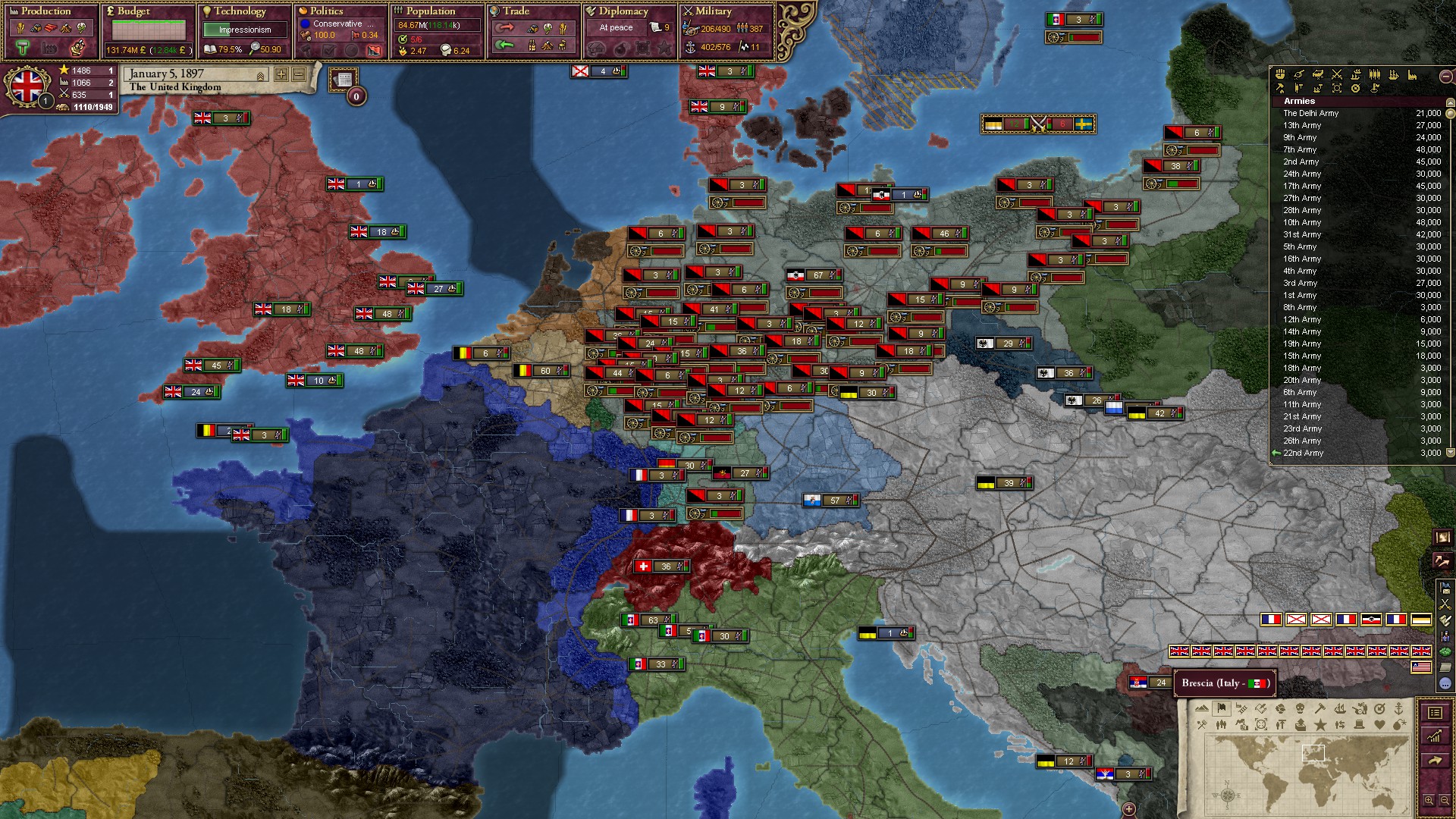The width and height of the screenshot is (1456, 819).
Task: Click the goto arrow button on the right sidebar
Action: coord(1436,761)
